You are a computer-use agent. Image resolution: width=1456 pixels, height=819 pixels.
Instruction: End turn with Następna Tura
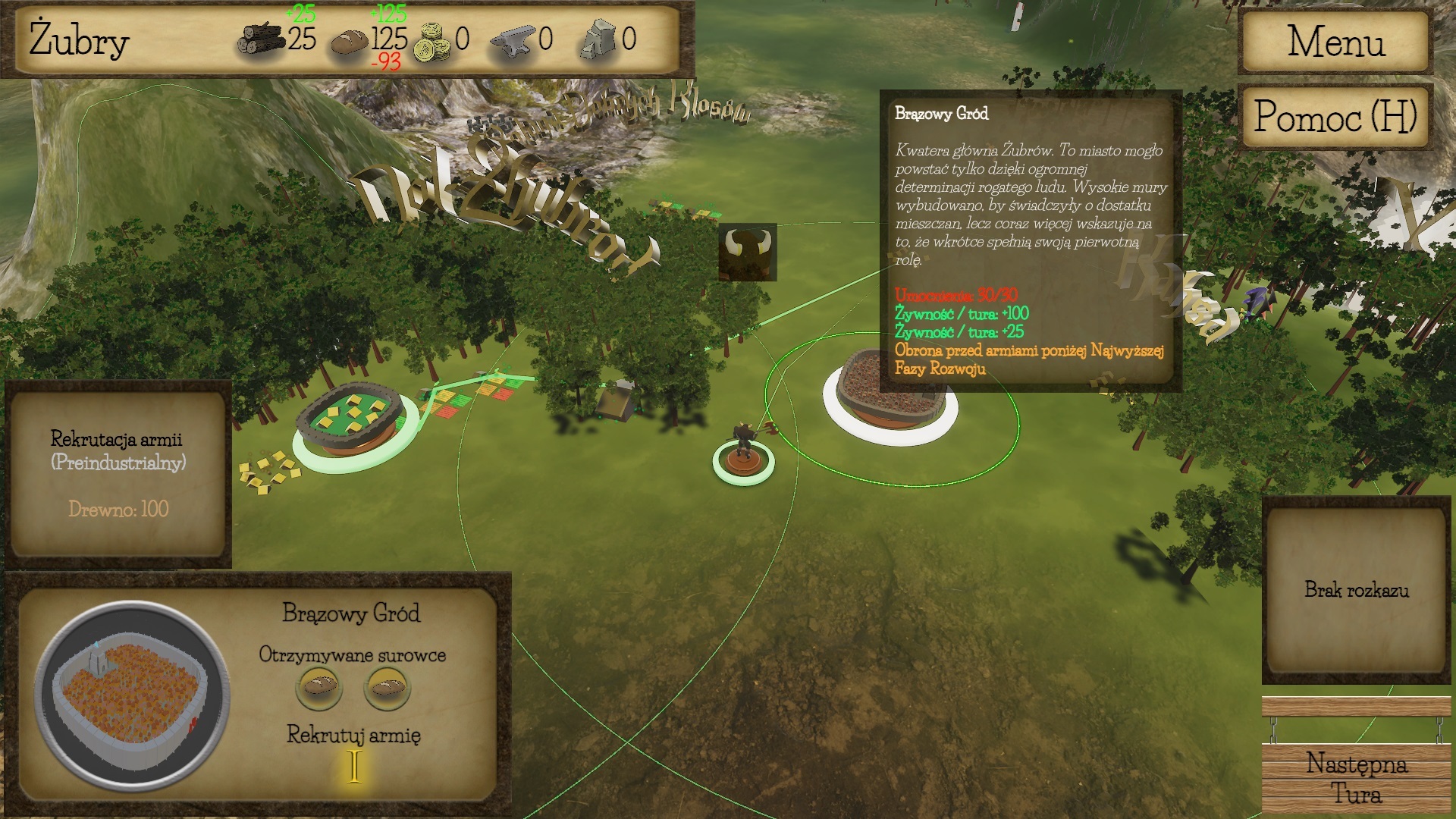coord(1356,779)
